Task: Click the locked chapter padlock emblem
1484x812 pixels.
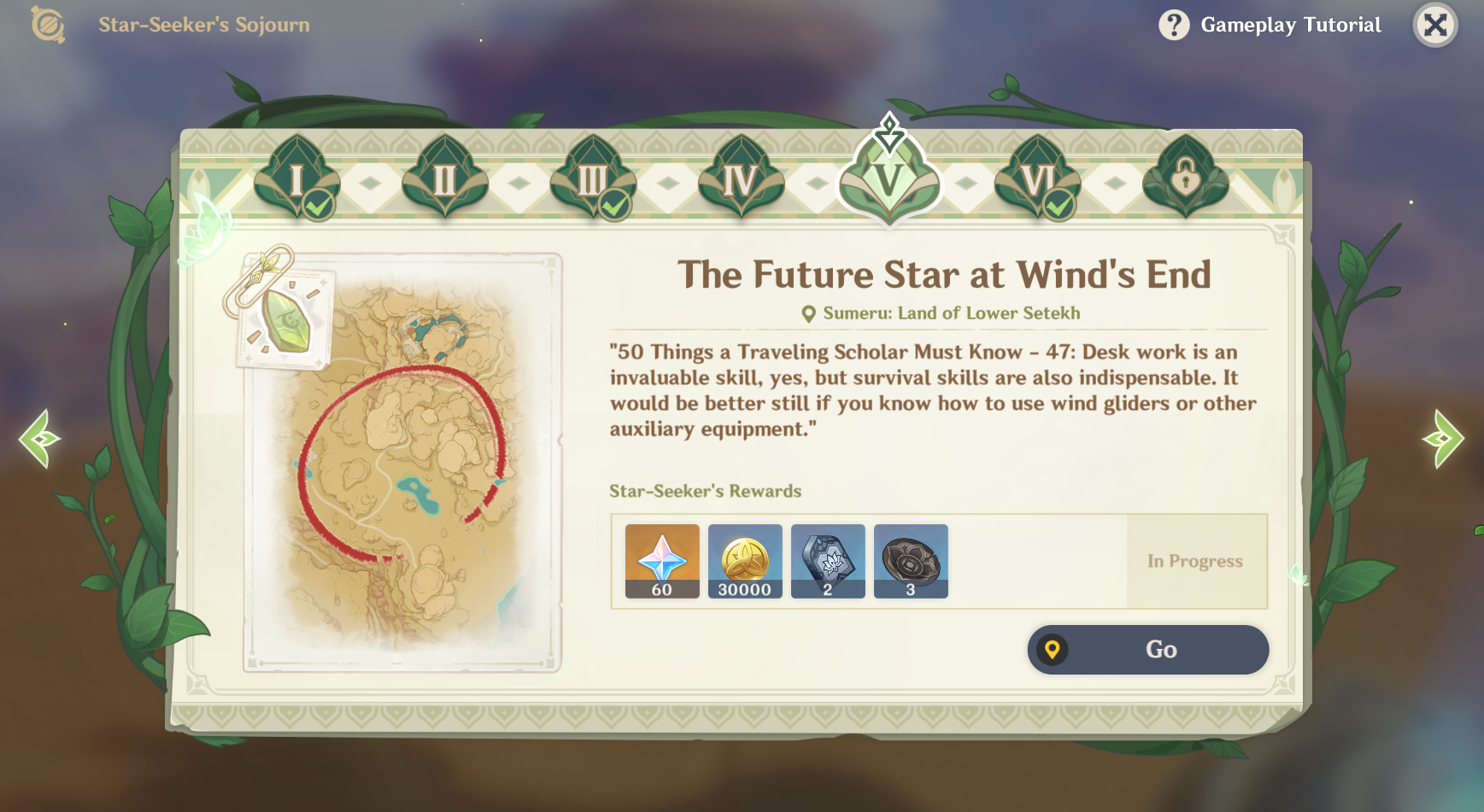Action: (1185, 181)
